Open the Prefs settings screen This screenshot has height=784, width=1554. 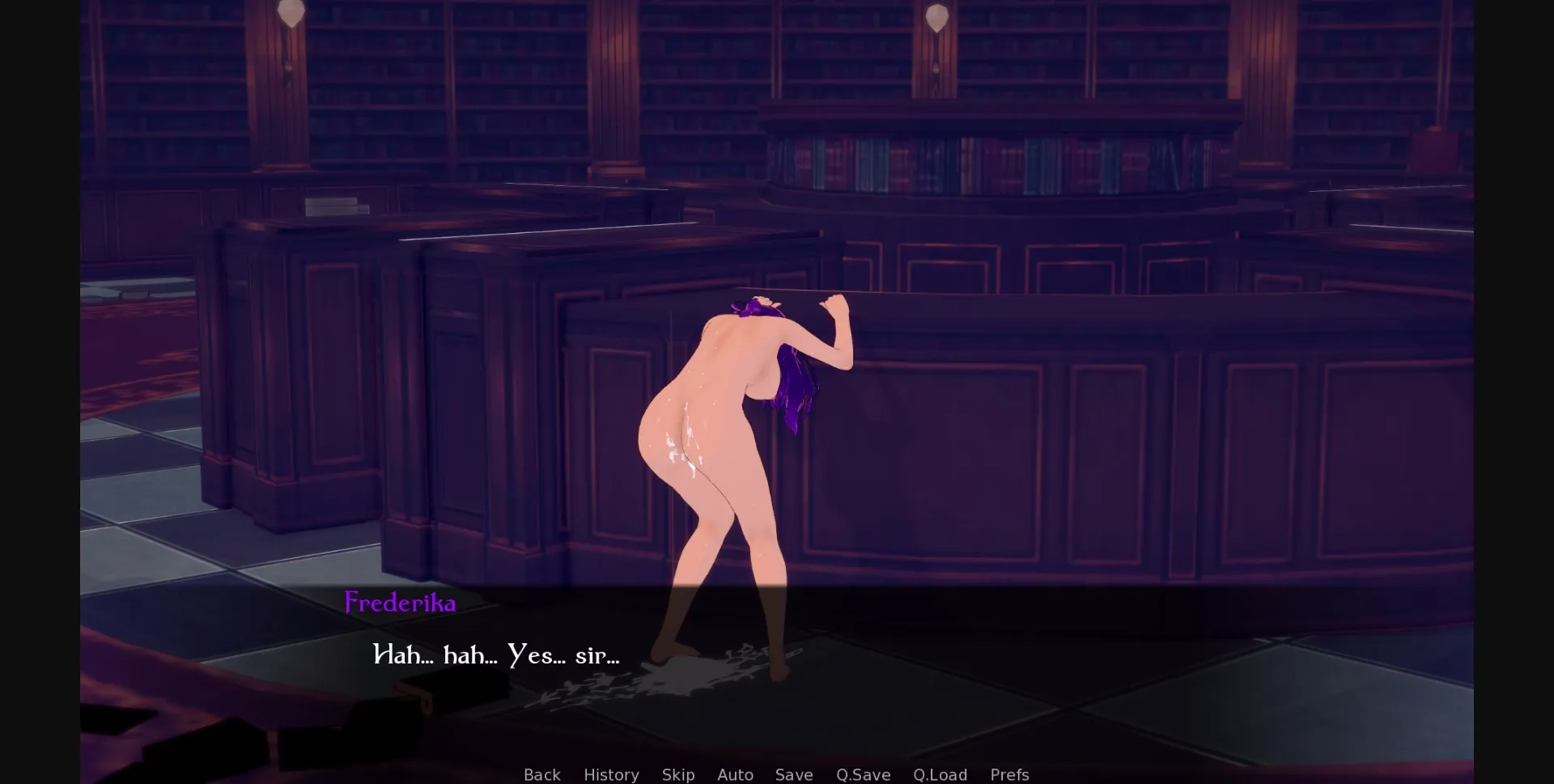coord(1009,774)
